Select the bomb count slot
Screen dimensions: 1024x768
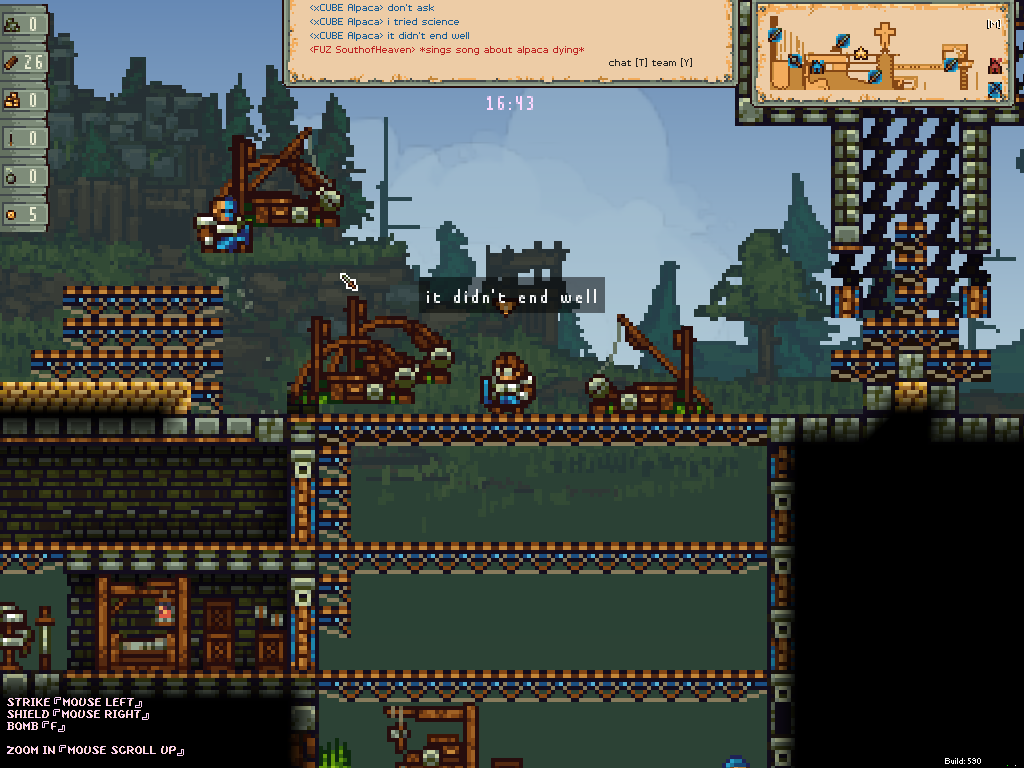point(25,176)
